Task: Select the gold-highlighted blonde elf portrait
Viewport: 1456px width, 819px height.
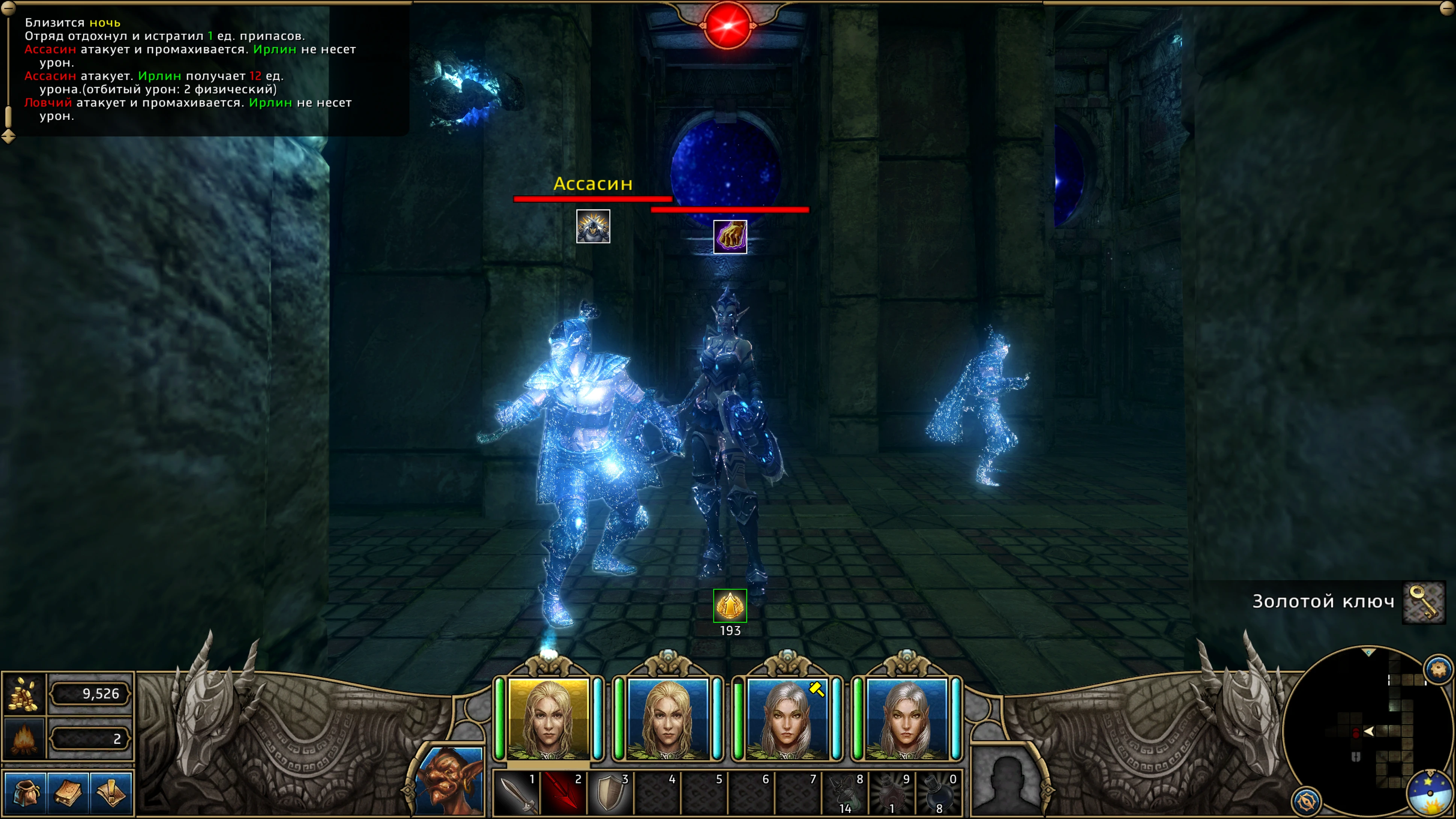Action: (x=548, y=719)
